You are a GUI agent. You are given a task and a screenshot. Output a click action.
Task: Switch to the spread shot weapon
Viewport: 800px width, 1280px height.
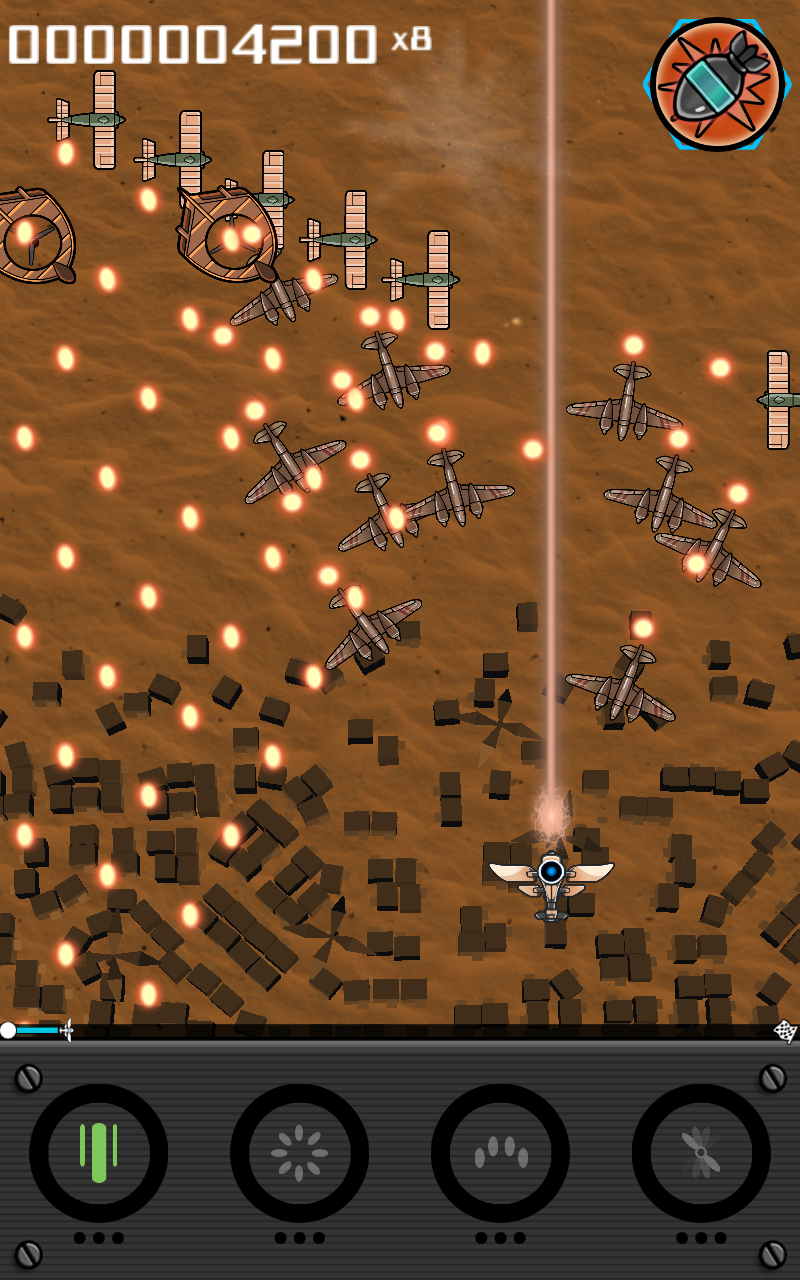tap(500, 1153)
